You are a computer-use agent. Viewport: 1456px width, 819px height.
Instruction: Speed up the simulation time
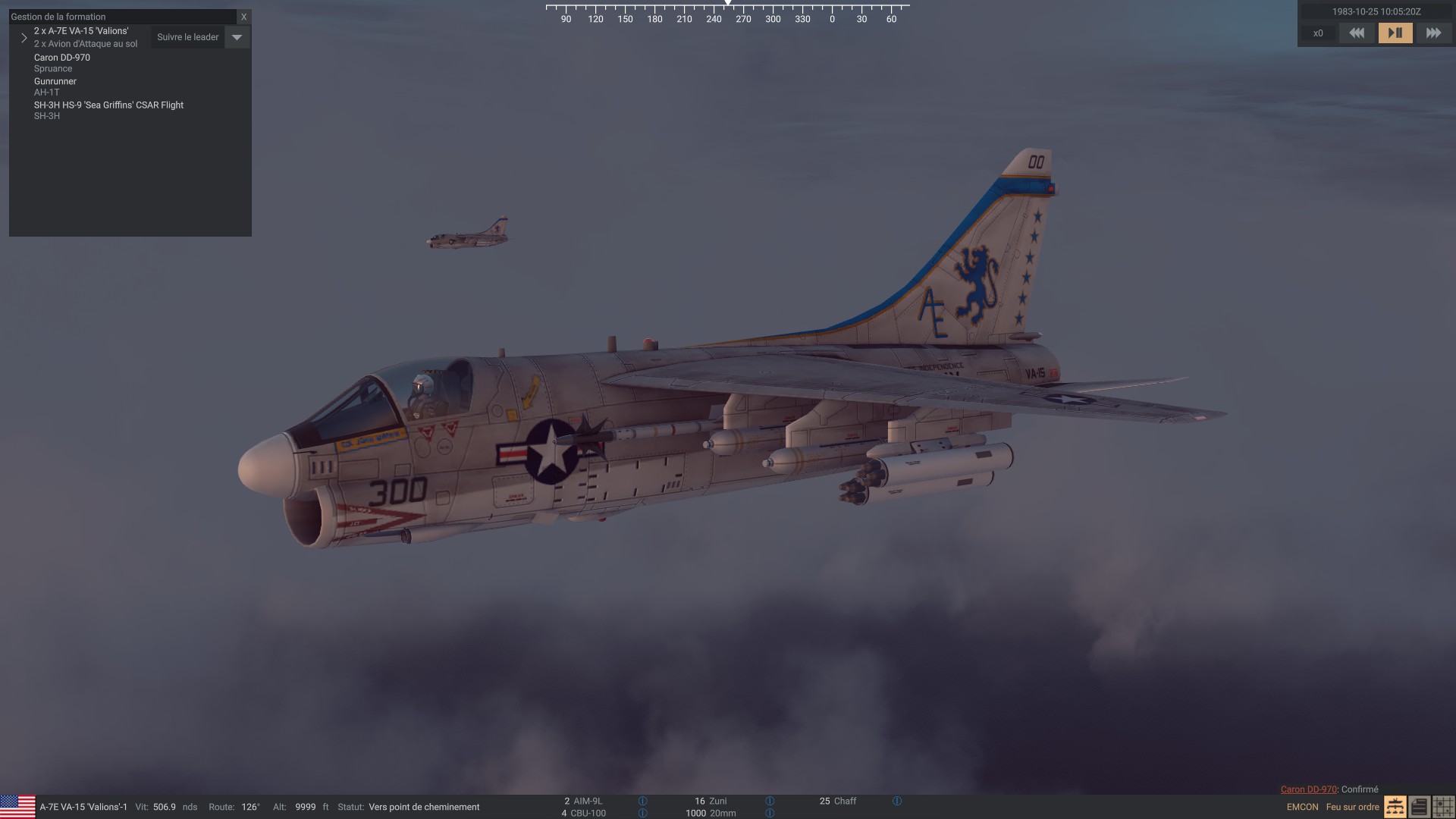1433,33
